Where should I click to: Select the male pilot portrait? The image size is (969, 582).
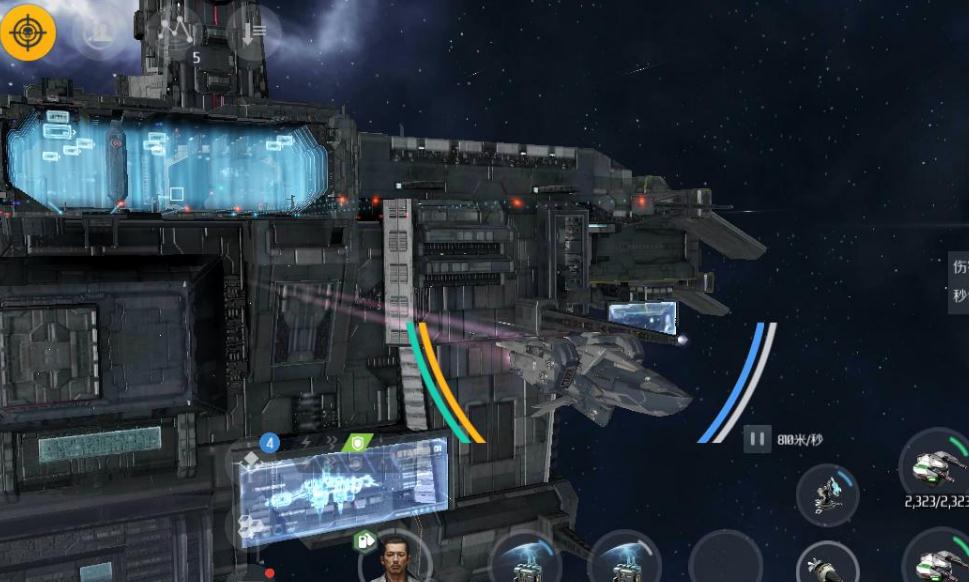(x=394, y=558)
